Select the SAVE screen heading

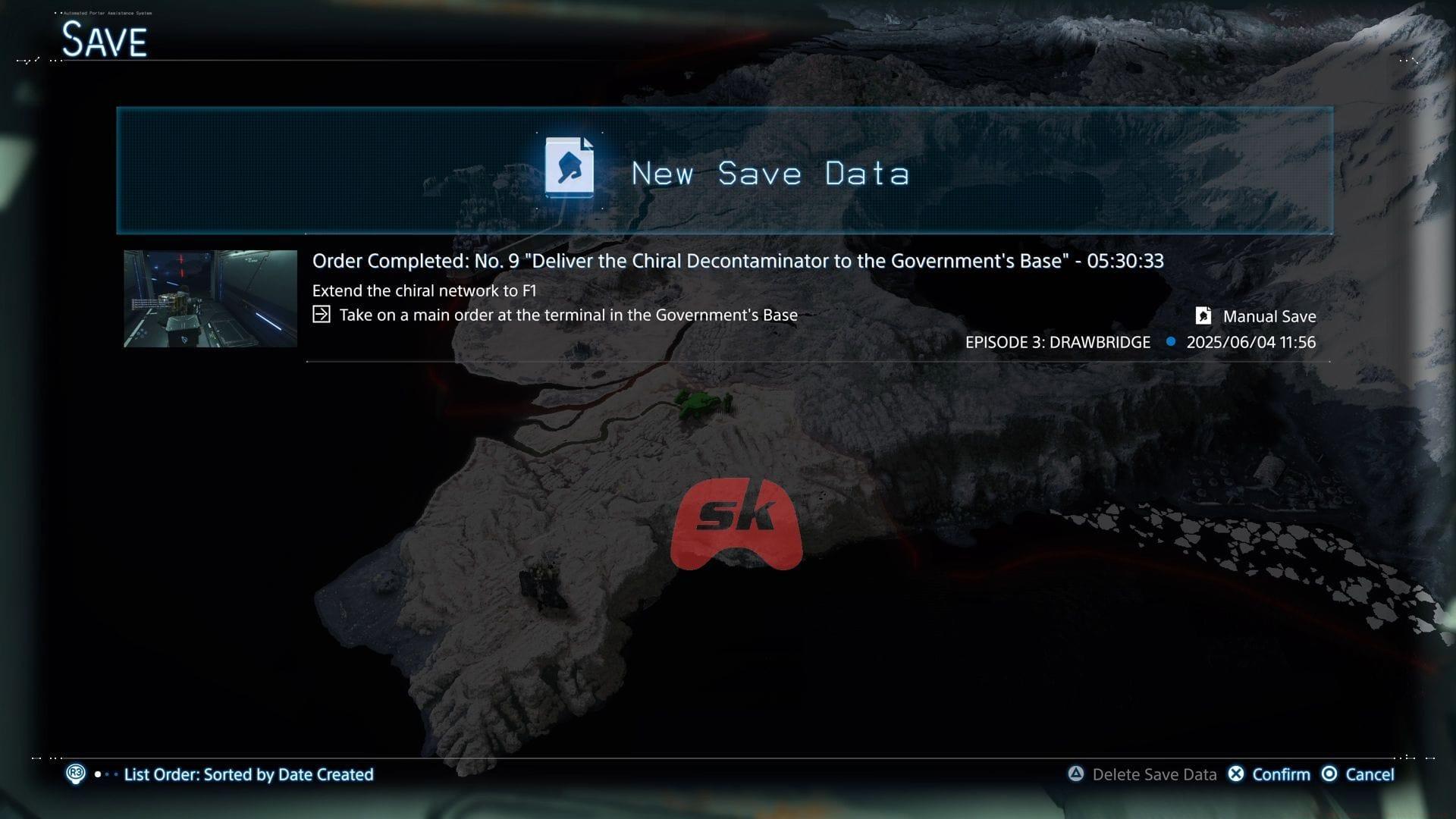pyautogui.click(x=104, y=38)
